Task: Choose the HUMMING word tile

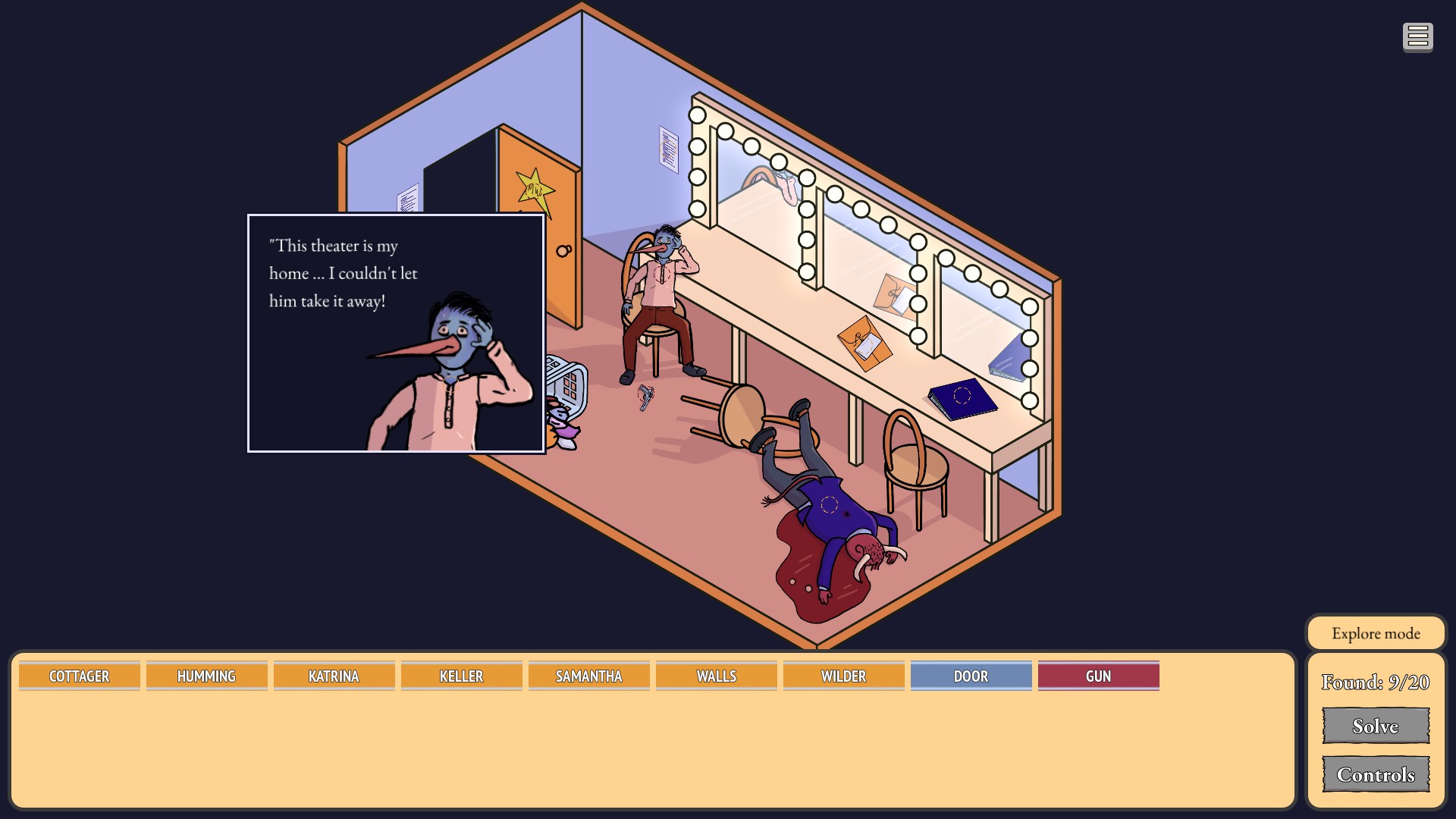Action: (206, 676)
